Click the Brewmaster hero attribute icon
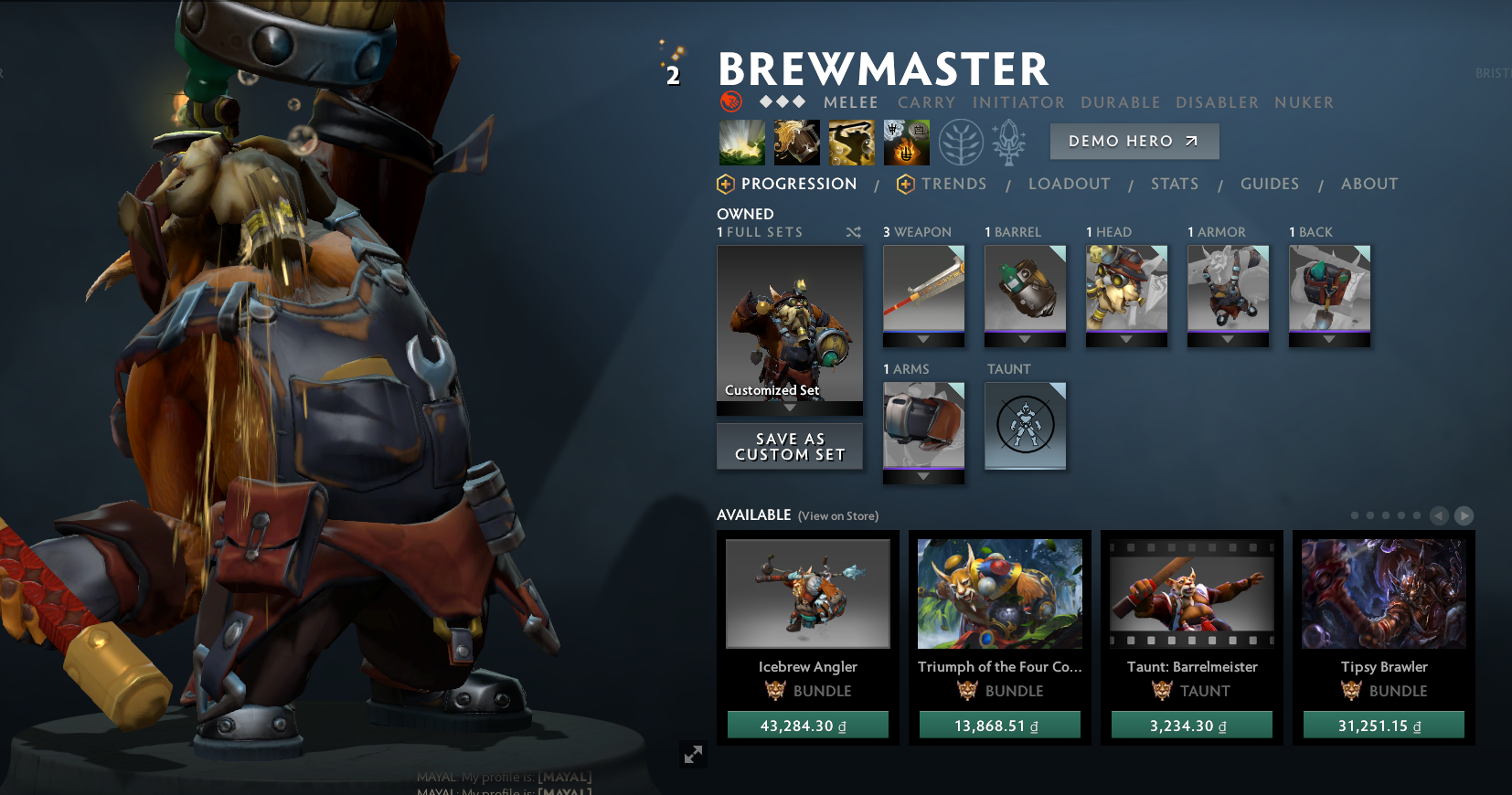This screenshot has height=795, width=1512. pyautogui.click(x=730, y=102)
